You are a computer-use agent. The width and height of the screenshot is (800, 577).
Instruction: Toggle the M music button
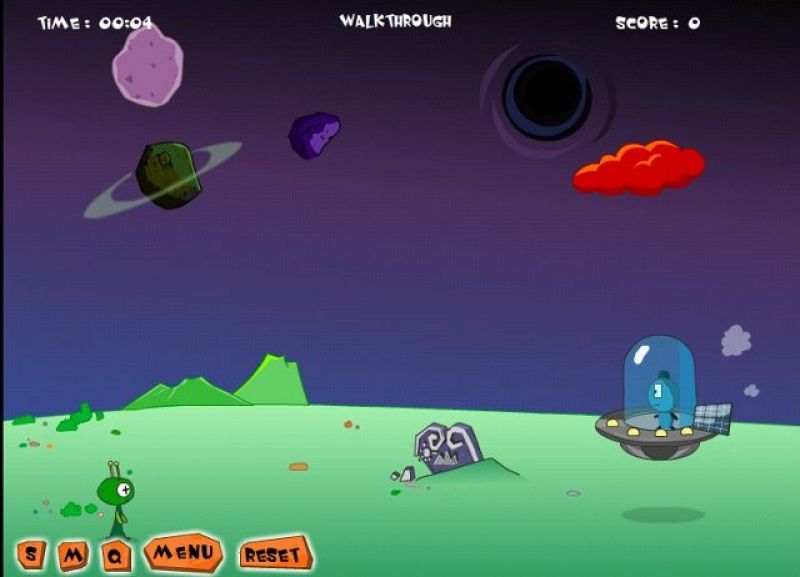73,555
